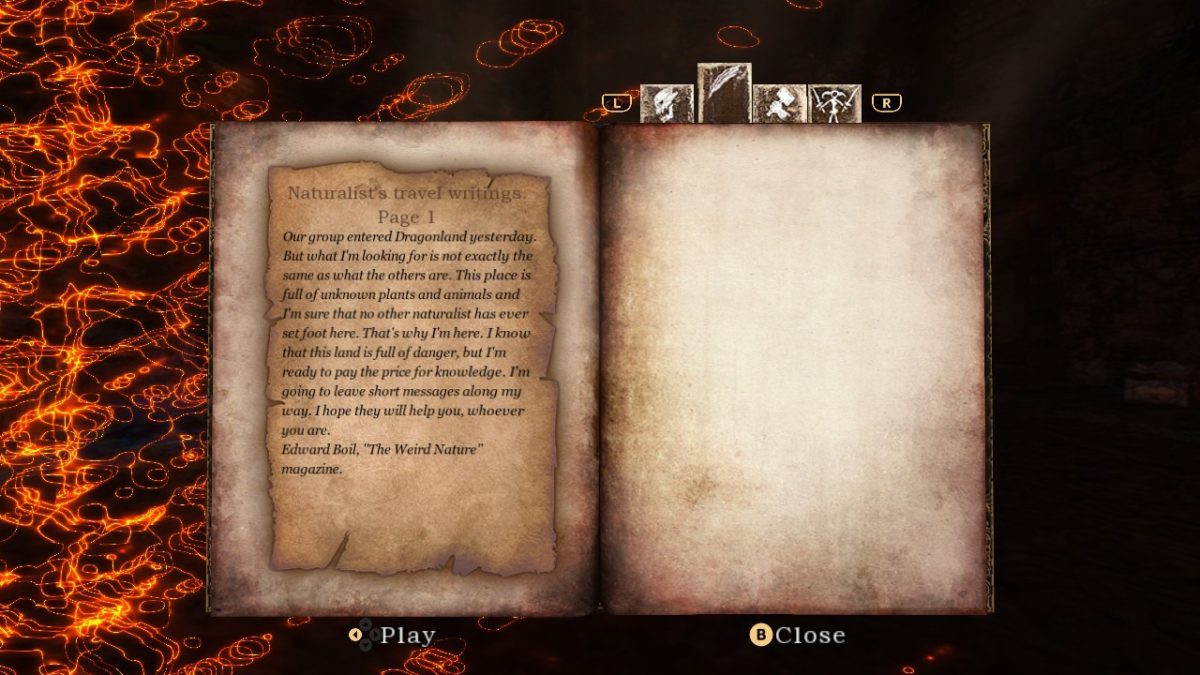Screen dimensions: 1200x675
Task: Play the naturalist's travel writings
Action: (393, 635)
